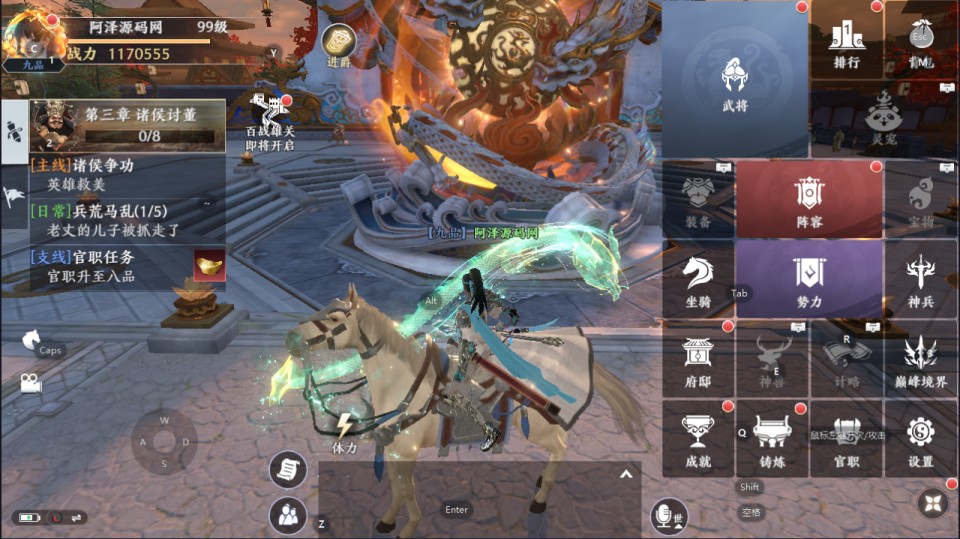Select the 兵荒马乱 daily quest entry

pyautogui.click(x=100, y=221)
